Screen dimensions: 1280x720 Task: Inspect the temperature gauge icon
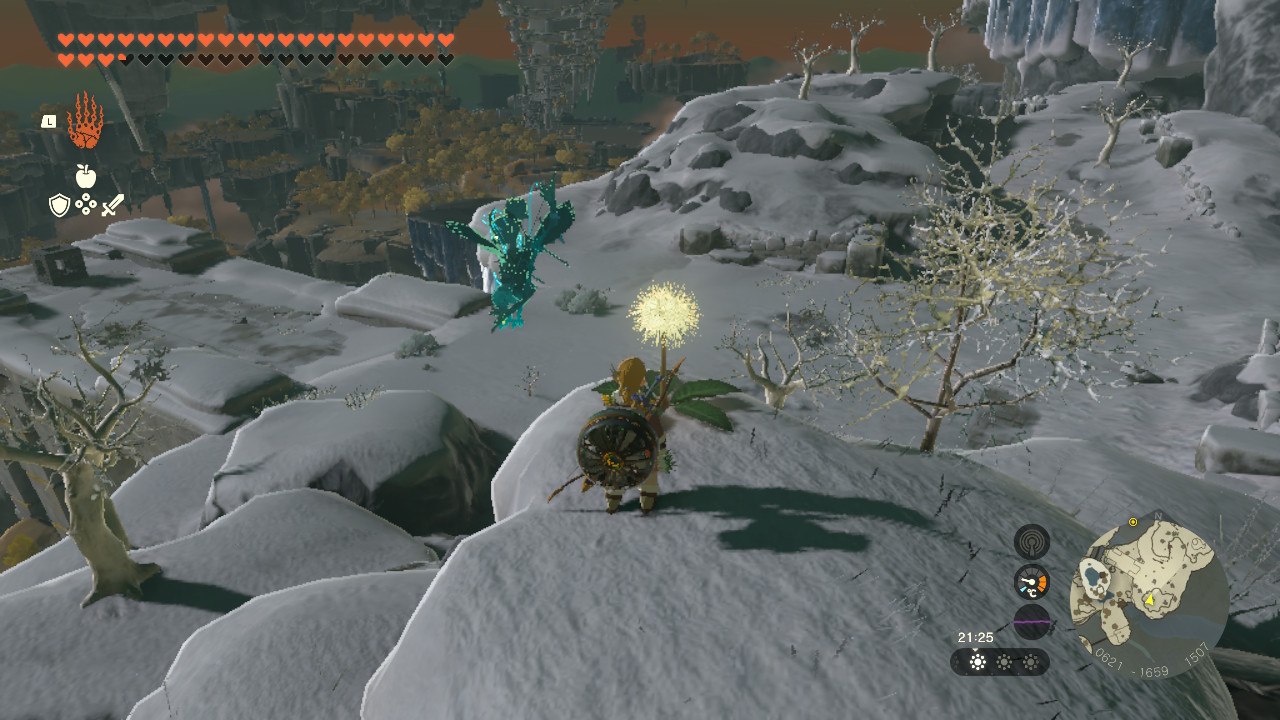(x=1031, y=582)
